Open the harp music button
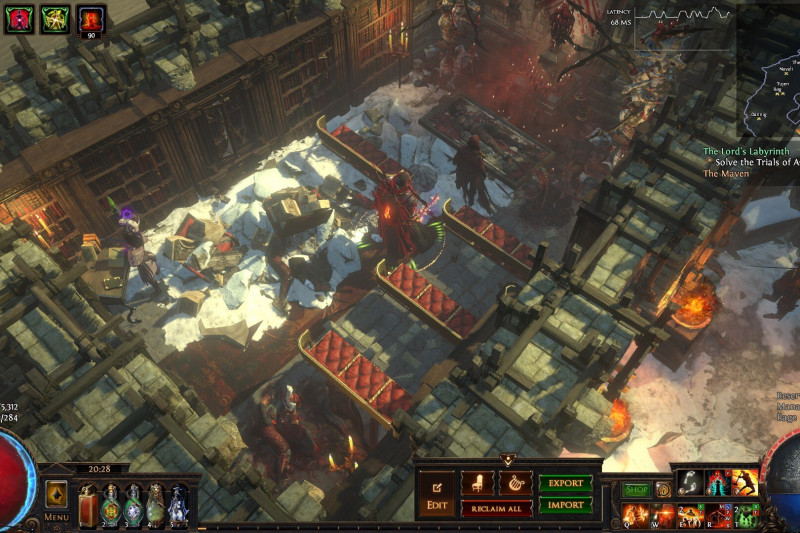This screenshot has height=533, width=800. click(x=515, y=483)
